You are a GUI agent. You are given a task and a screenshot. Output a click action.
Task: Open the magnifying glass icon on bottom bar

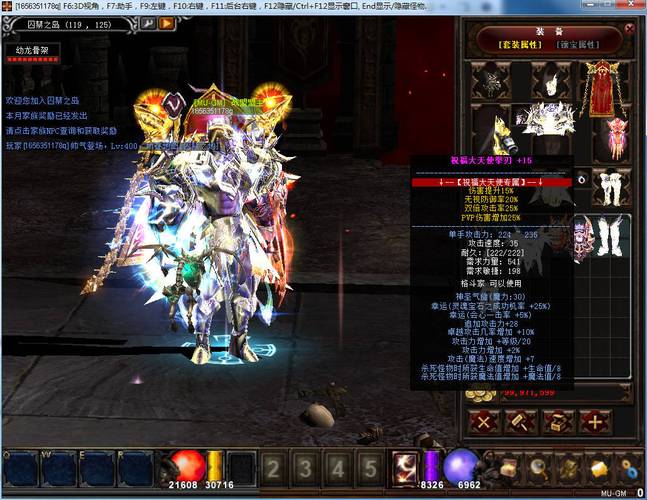coord(538,468)
